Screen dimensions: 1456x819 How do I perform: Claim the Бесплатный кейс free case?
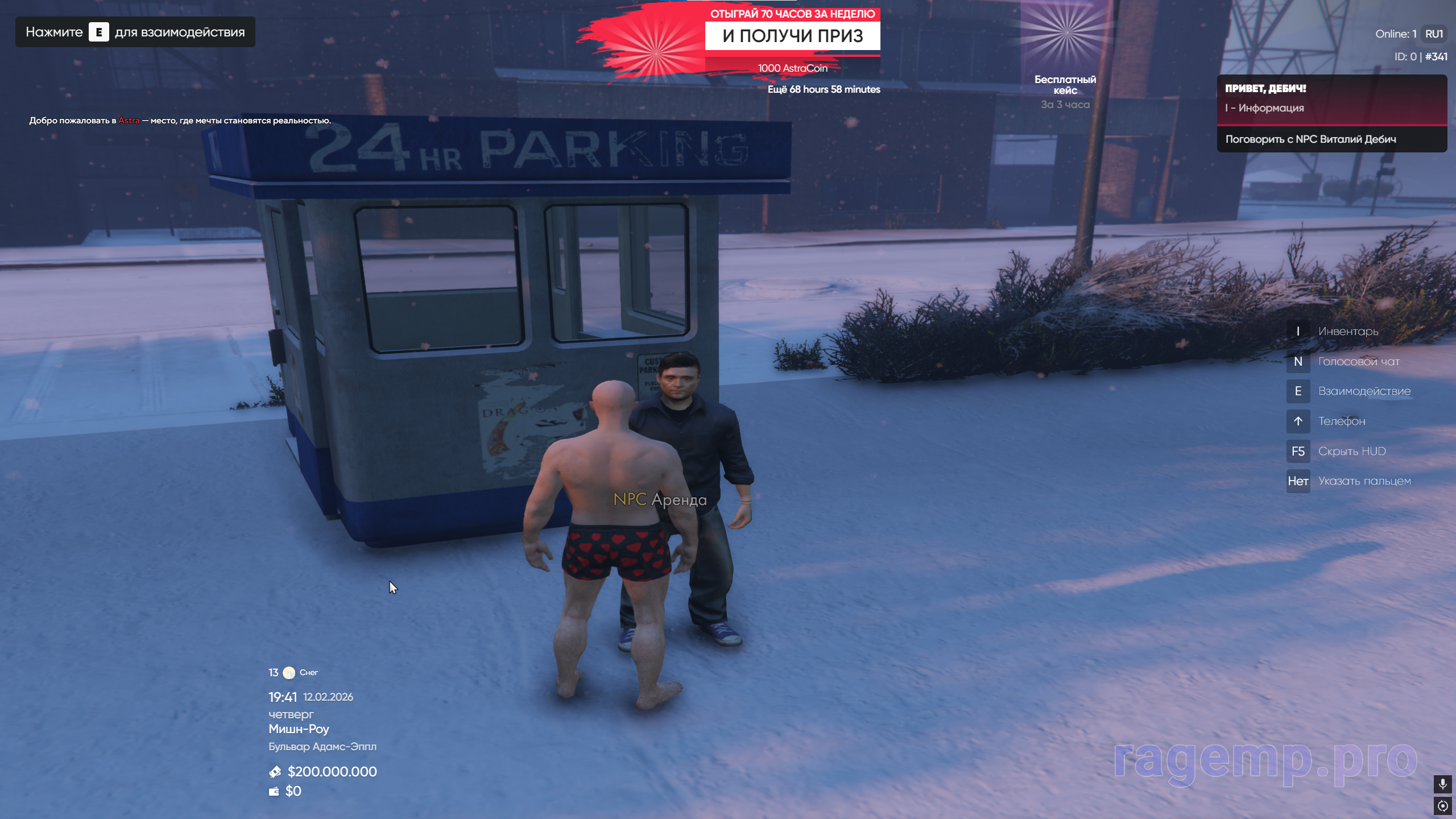tap(1065, 57)
